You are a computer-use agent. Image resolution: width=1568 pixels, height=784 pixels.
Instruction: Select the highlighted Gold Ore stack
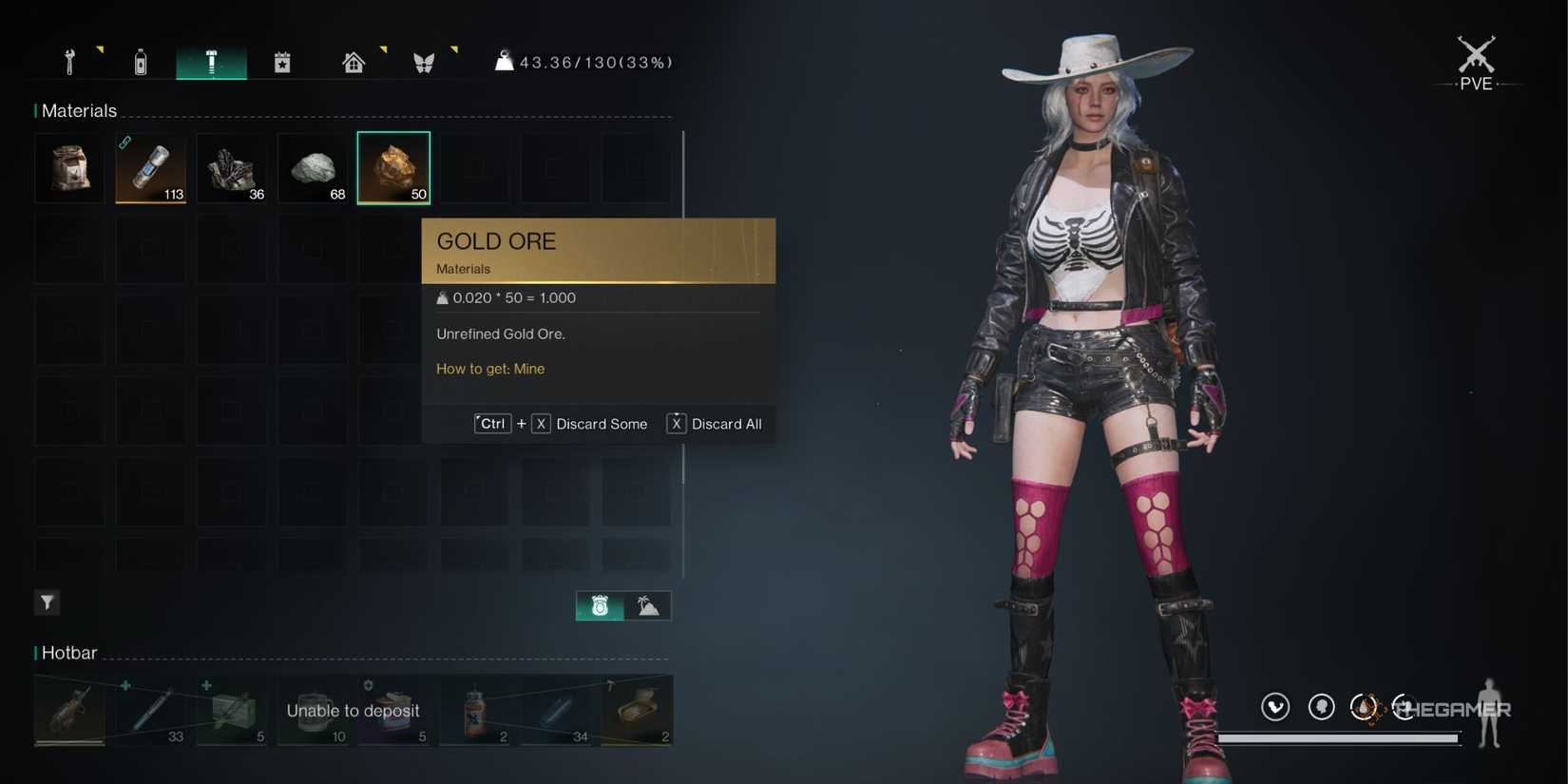393,167
